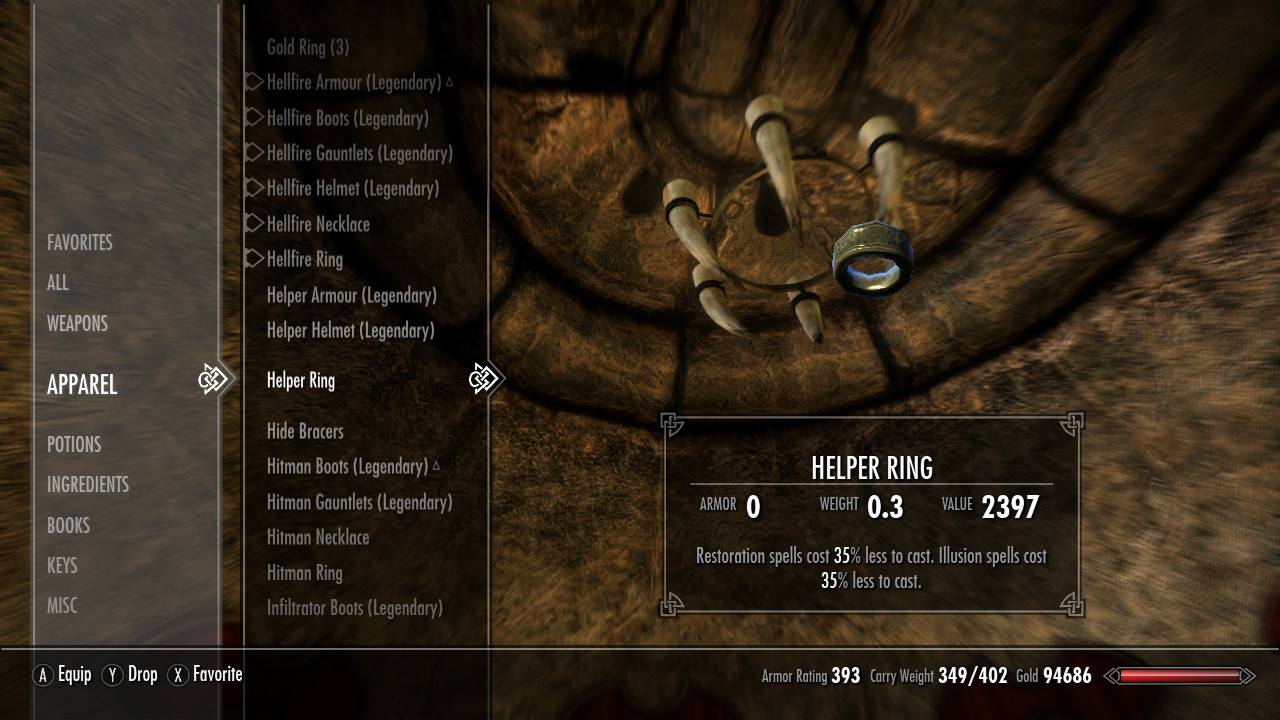This screenshot has width=1280, height=720.
Task: Select Infiltrator Boots (Legendary)
Action: point(354,607)
